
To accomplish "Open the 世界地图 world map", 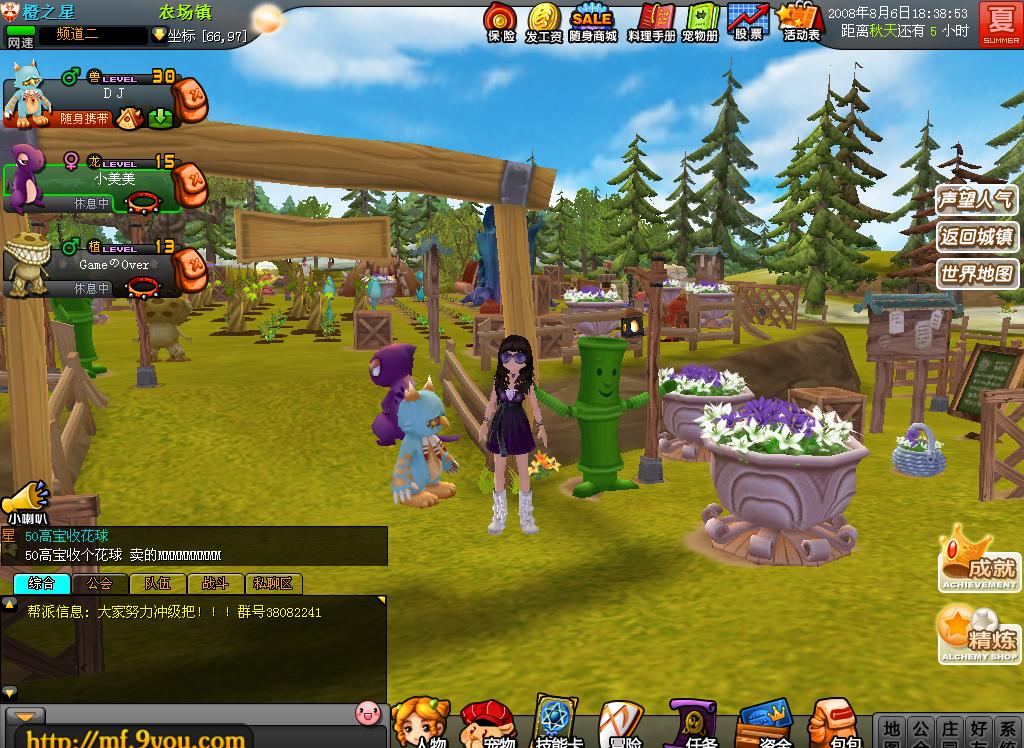I will (x=976, y=273).
